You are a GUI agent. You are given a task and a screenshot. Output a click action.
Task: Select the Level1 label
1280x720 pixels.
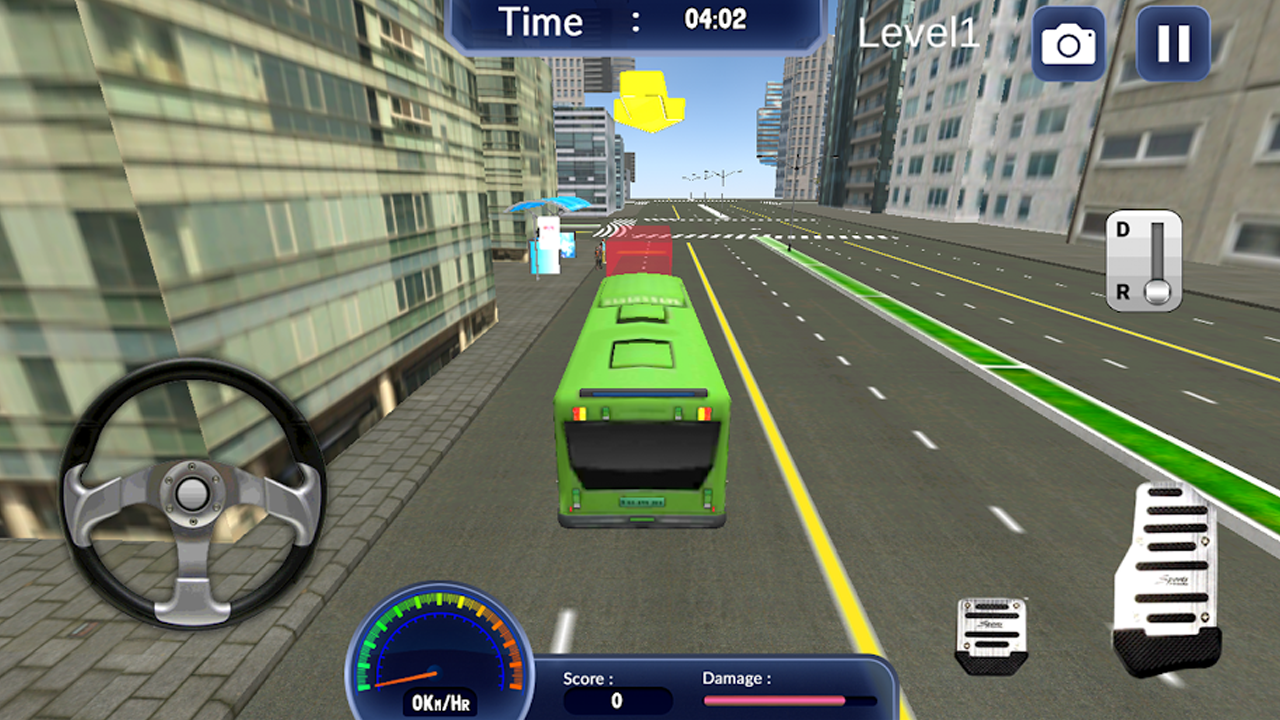920,32
